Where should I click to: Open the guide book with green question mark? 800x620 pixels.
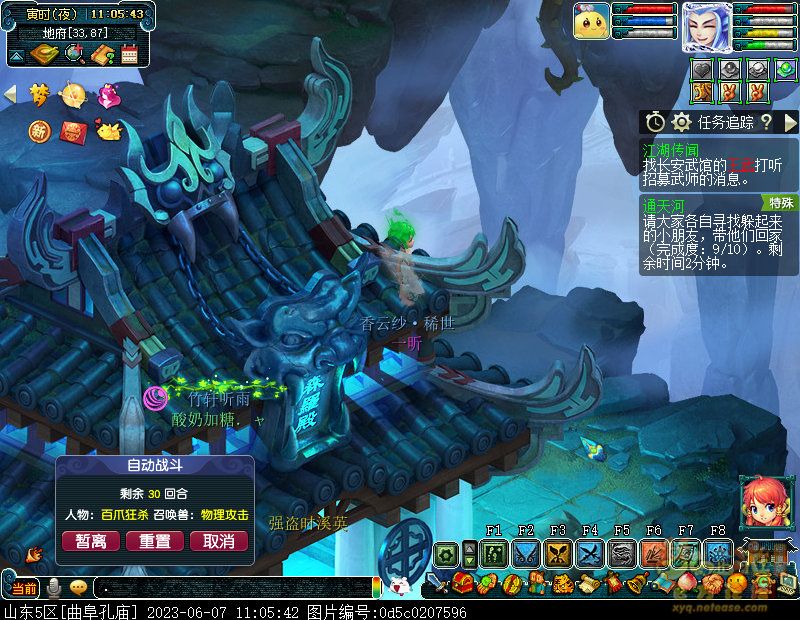tap(101, 56)
